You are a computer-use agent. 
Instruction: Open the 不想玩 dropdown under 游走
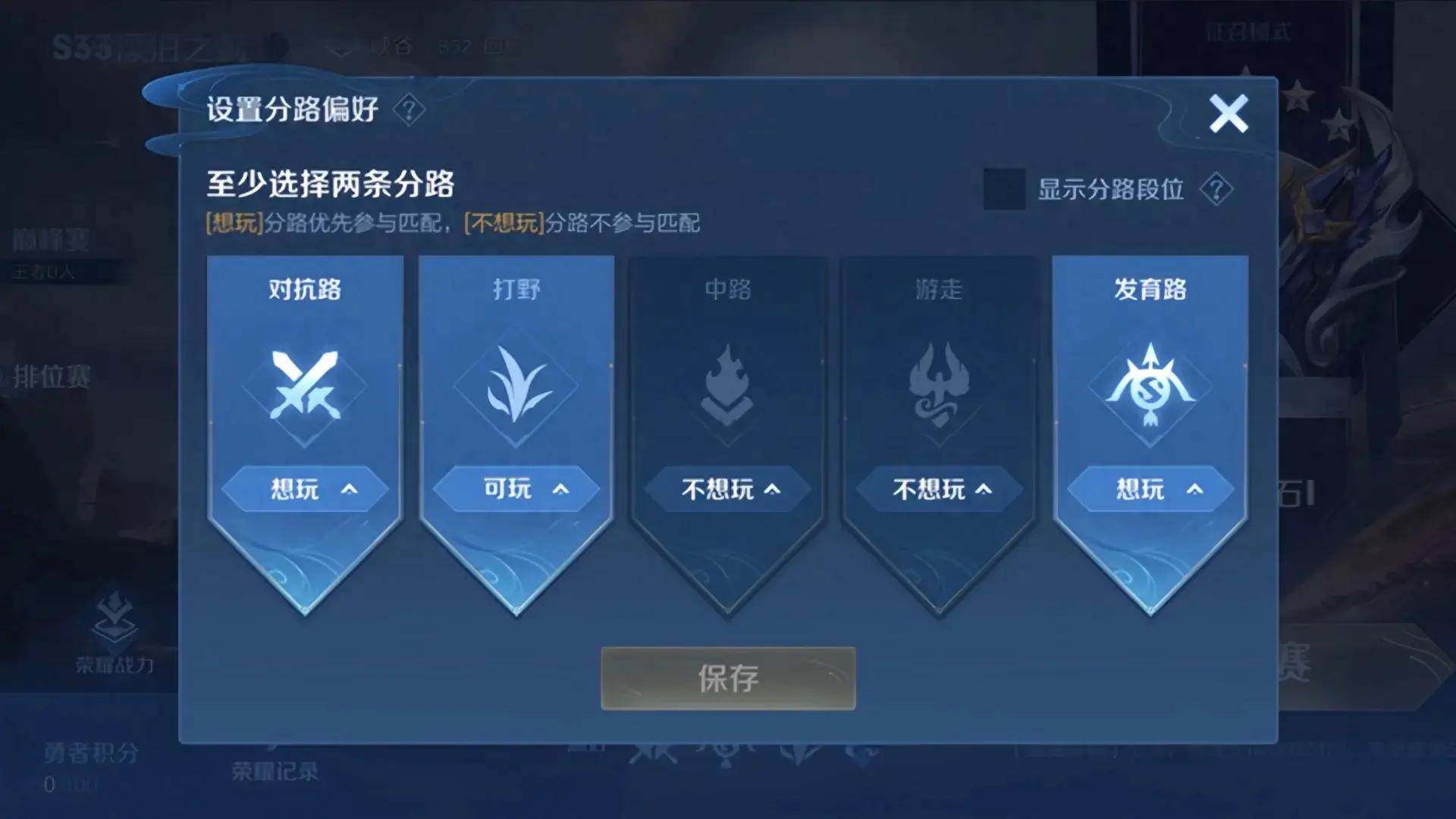[938, 489]
